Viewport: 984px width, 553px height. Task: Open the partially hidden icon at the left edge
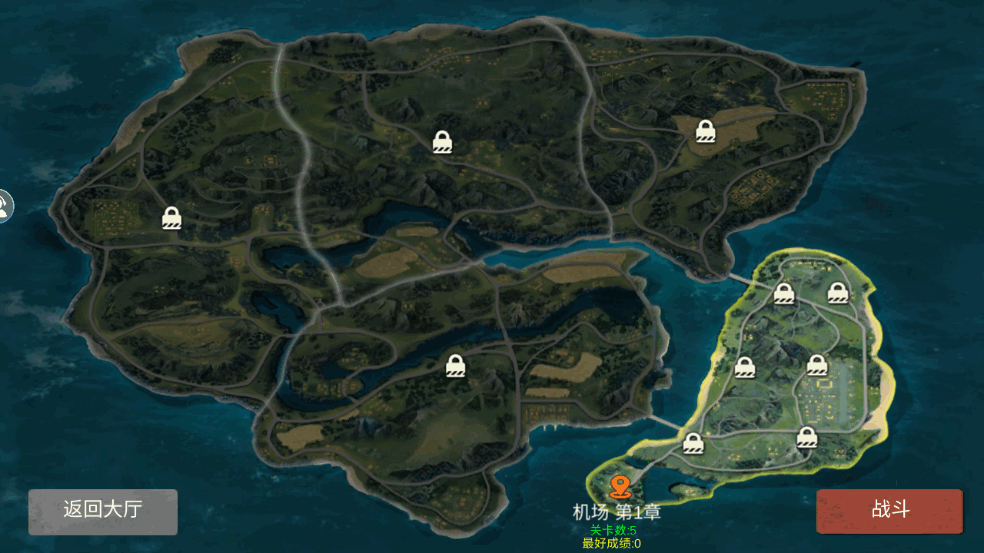click(5, 206)
